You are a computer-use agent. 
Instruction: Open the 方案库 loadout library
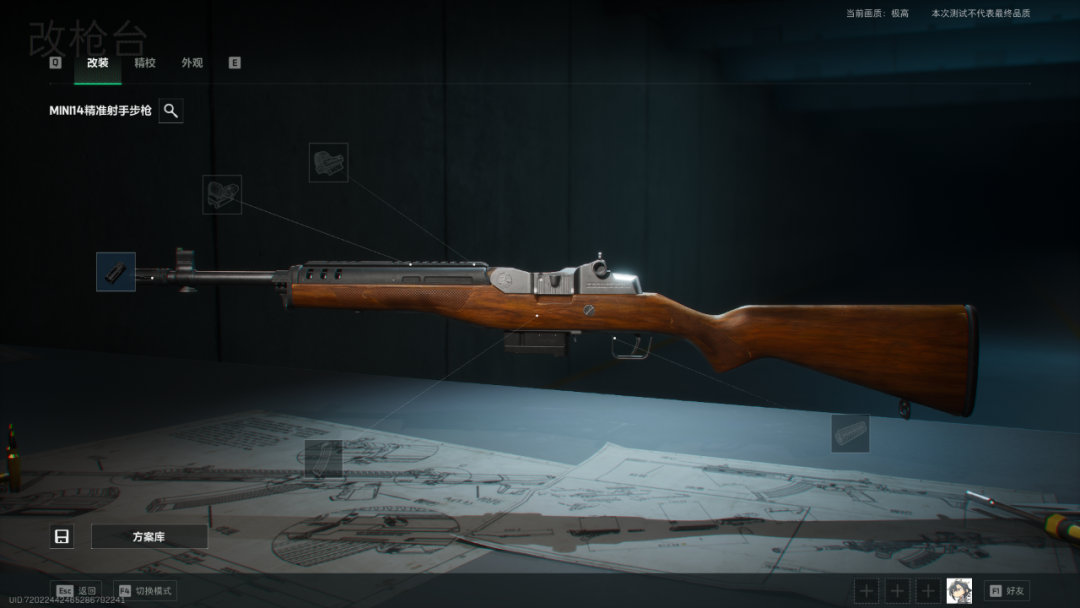click(x=149, y=537)
